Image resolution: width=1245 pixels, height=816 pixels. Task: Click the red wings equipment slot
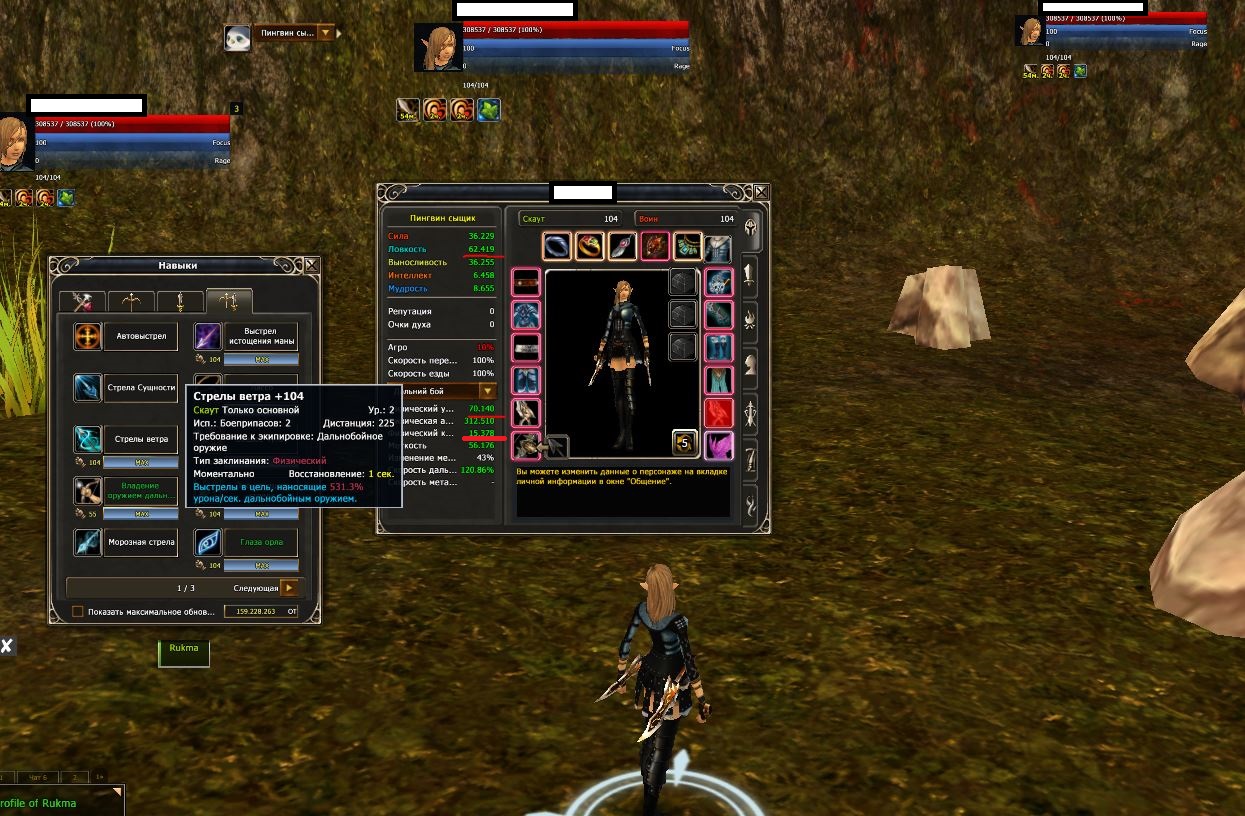coord(719,413)
